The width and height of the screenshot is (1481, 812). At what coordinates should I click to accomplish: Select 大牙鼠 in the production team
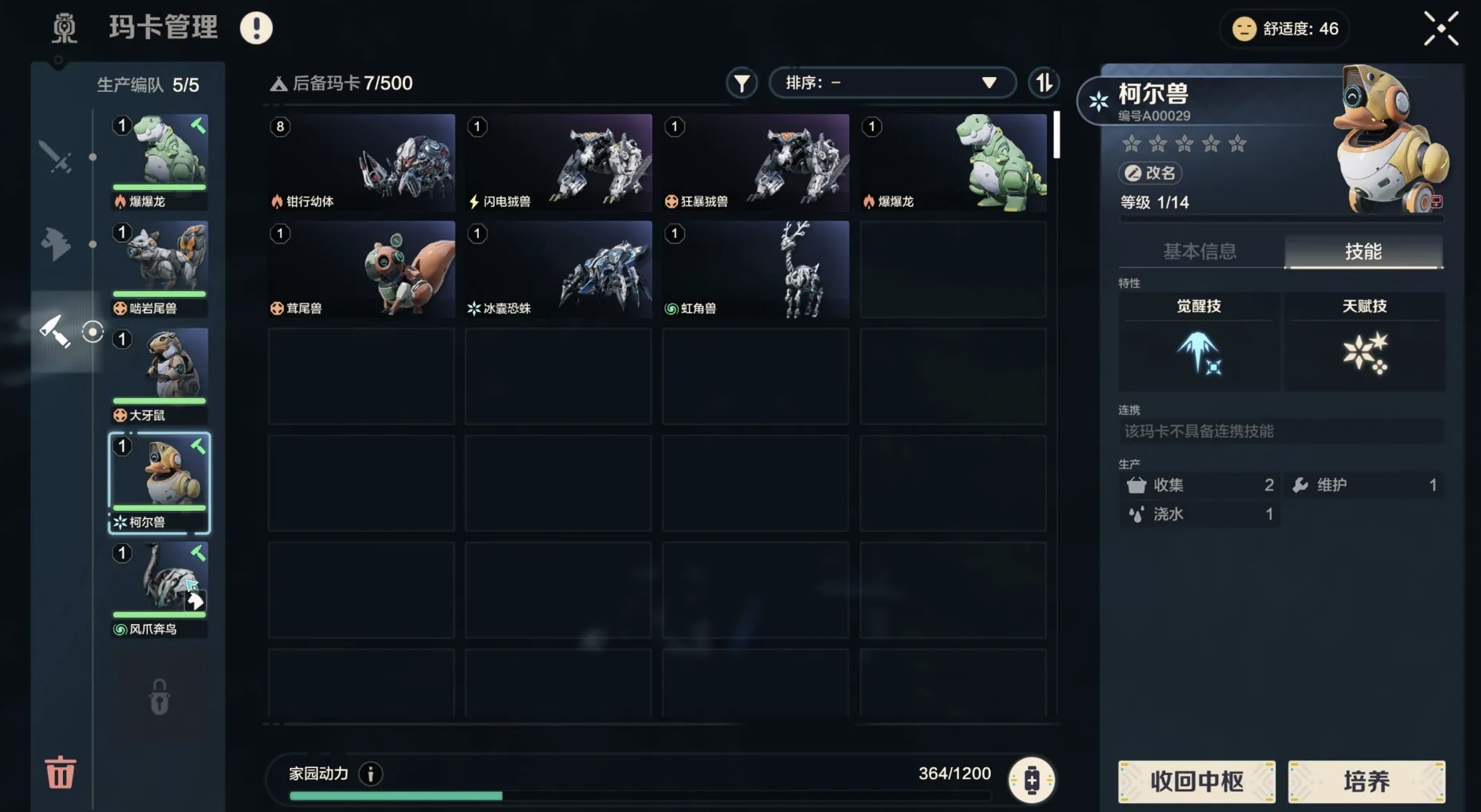(160, 375)
